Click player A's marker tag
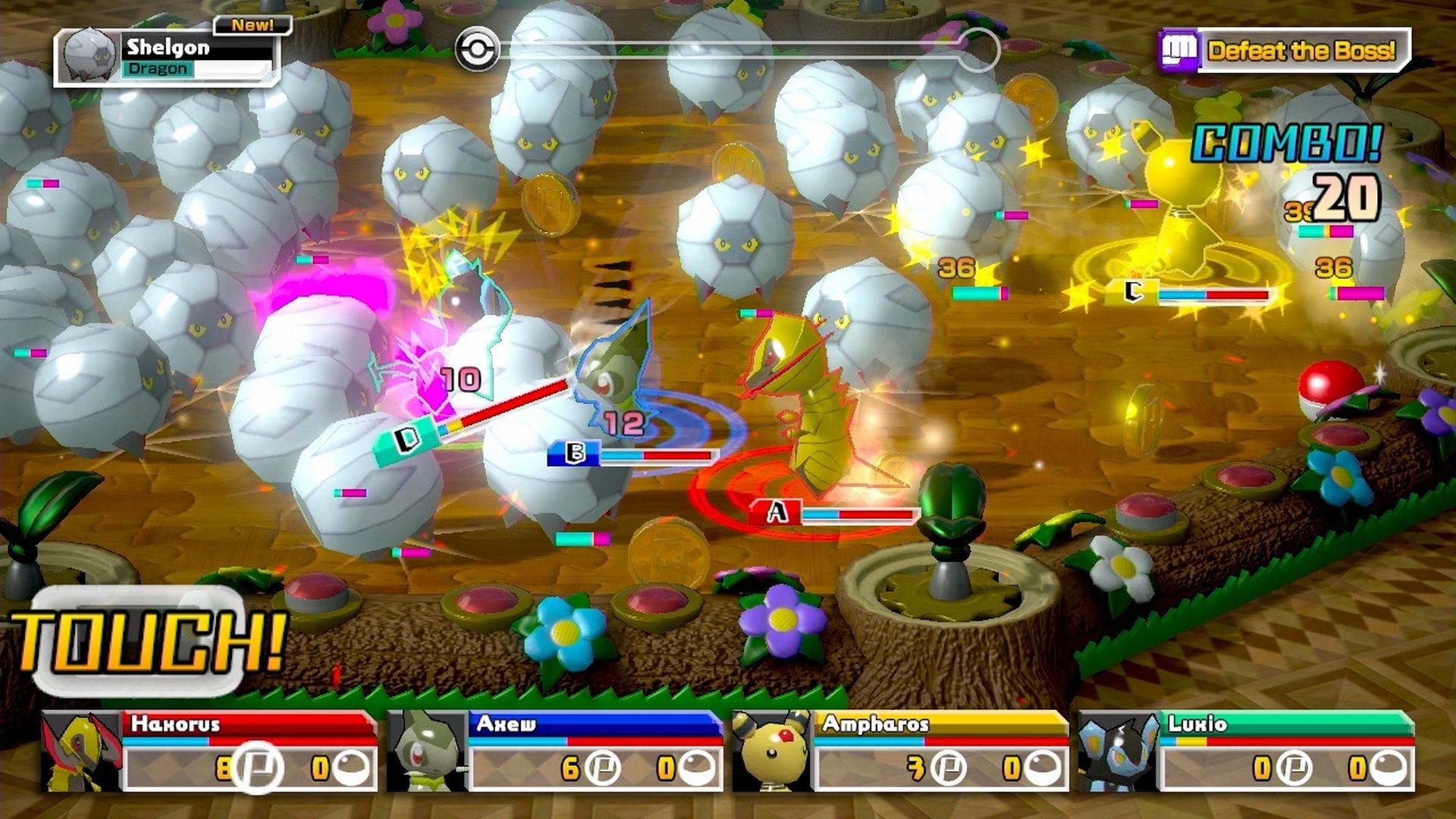Viewport: 1456px width, 819px height. 776,512
